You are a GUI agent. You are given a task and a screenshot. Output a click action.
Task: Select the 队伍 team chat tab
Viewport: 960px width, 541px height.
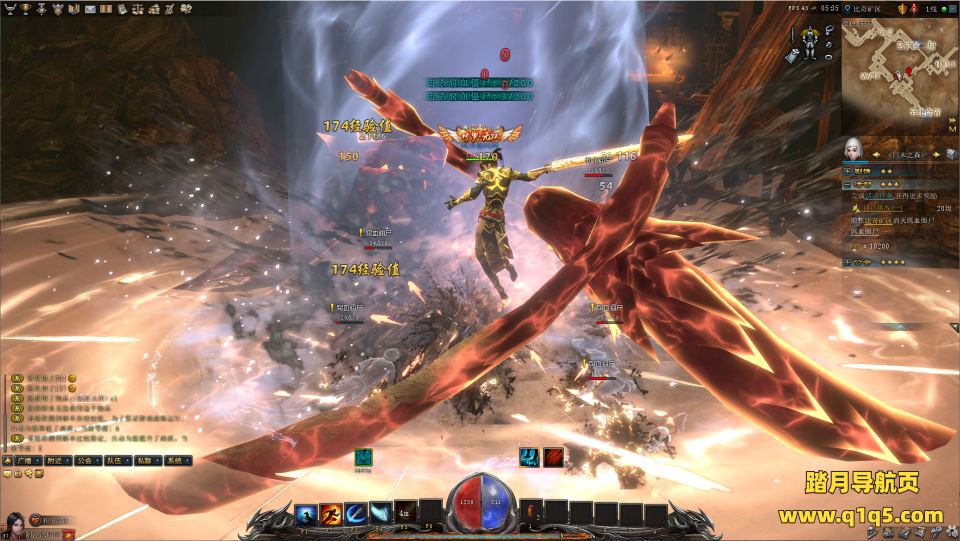pos(116,461)
